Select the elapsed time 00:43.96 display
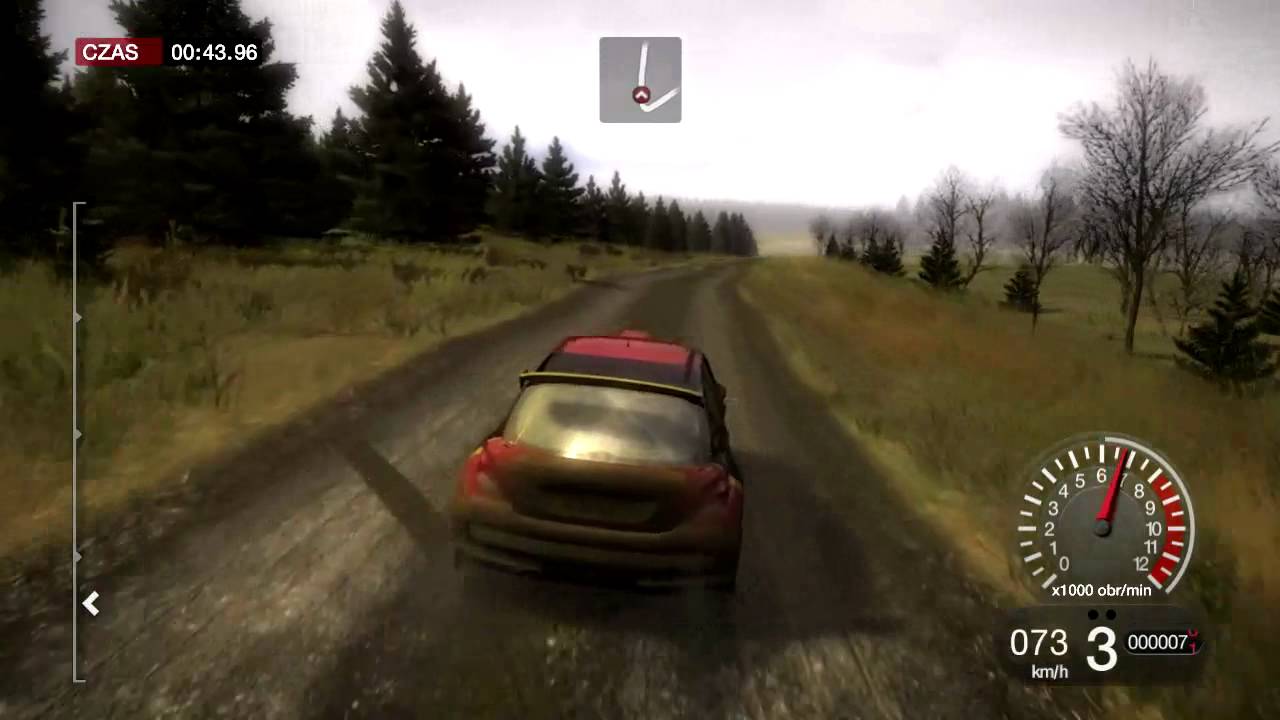This screenshot has width=1280, height=720. (215, 52)
